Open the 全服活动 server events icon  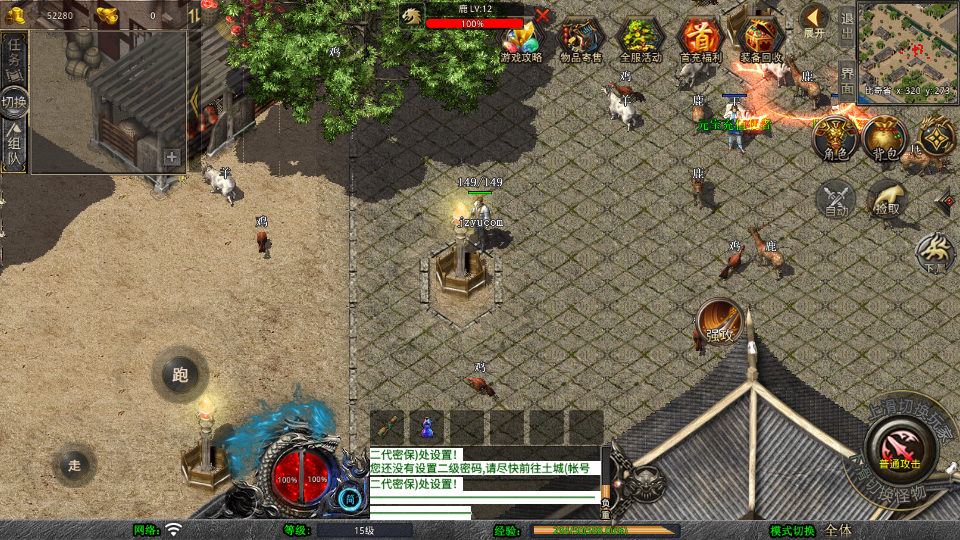click(x=641, y=40)
